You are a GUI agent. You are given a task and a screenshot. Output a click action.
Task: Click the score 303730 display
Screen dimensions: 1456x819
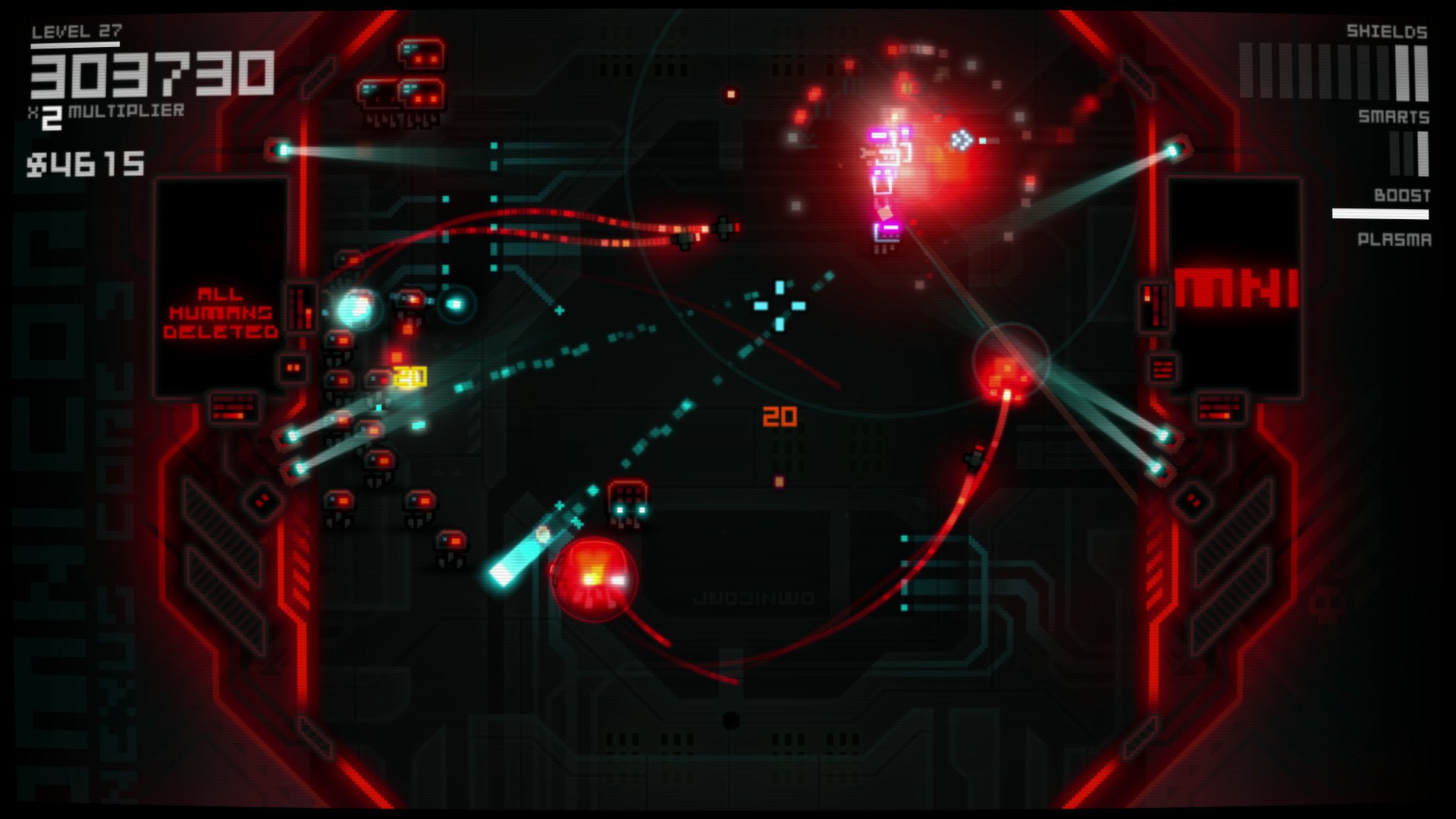152,76
